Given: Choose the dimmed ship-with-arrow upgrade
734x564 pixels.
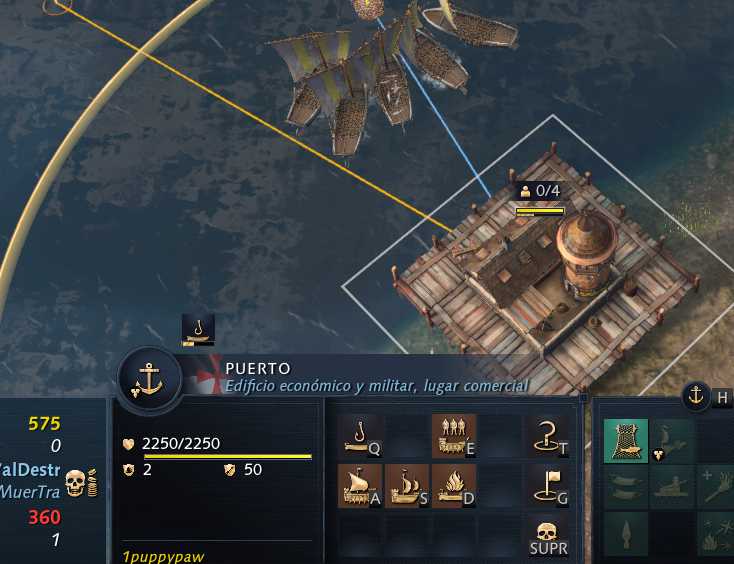Looking at the screenshot, I should (673, 440).
